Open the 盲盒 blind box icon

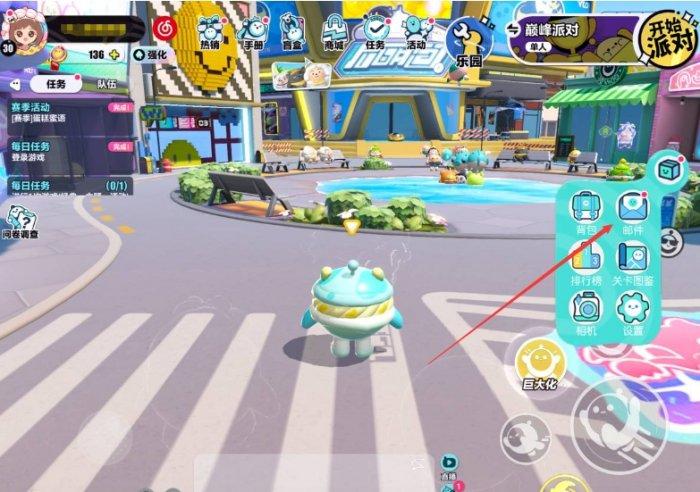(x=291, y=32)
